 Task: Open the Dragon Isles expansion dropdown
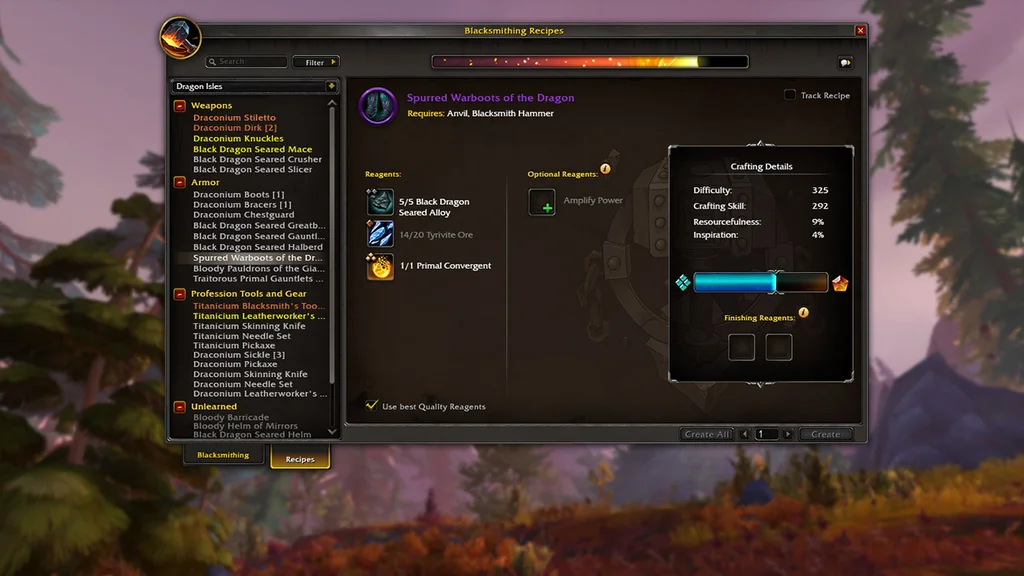pyautogui.click(x=331, y=87)
